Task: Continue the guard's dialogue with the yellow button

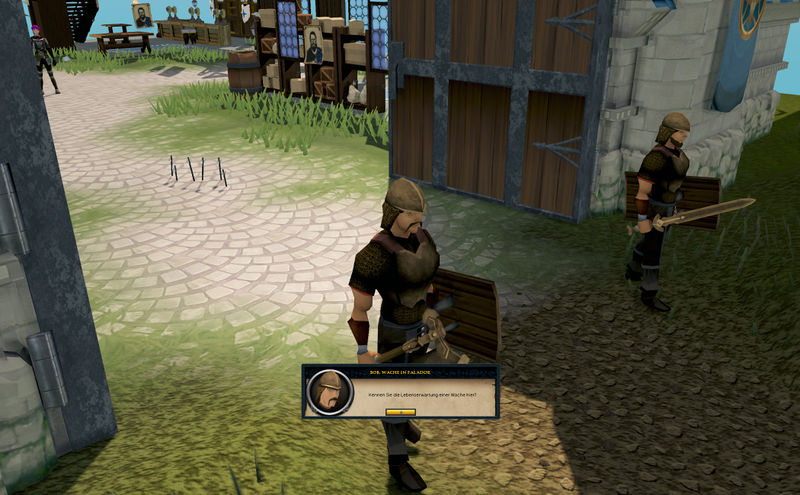Action: (400, 411)
